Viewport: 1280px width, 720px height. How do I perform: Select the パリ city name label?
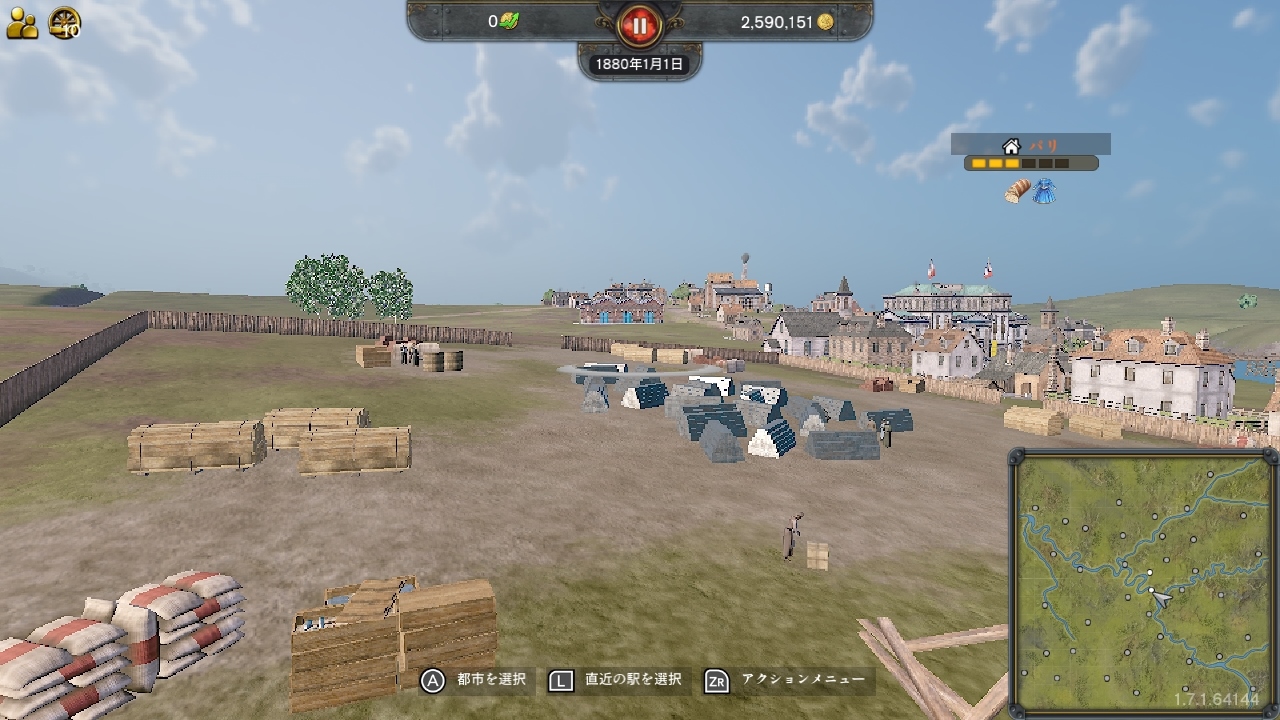[x=1044, y=144]
